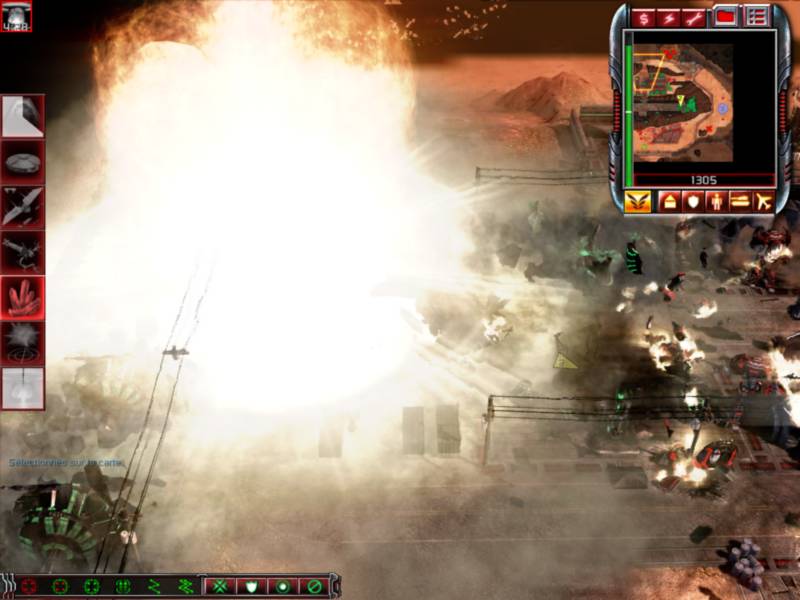Viewport: 800px width, 600px height.
Task: Select the superweapon timer icon in the corner
Action: tap(17, 16)
